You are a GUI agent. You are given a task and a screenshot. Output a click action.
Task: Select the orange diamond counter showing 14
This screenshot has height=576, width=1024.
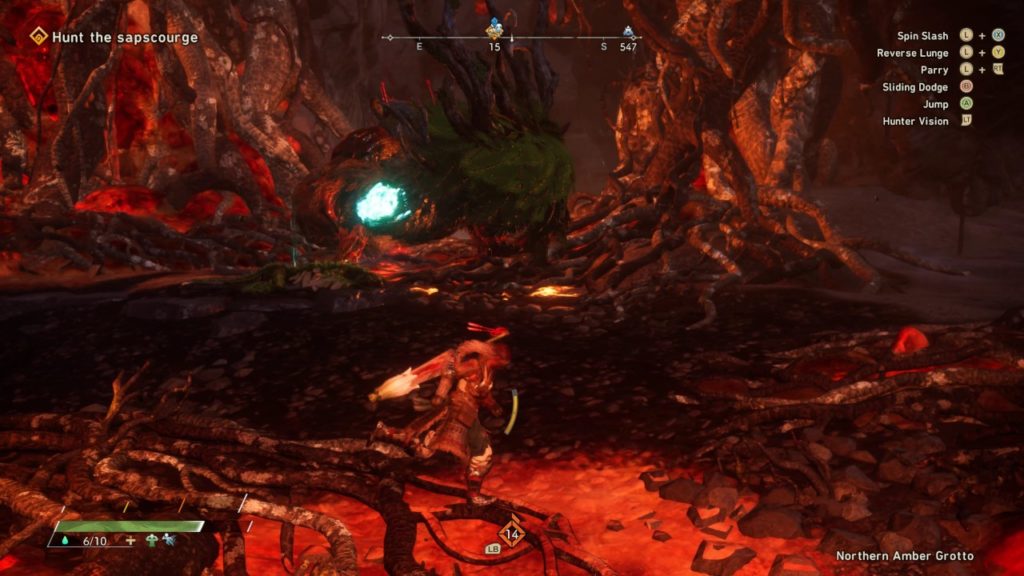pyautogui.click(x=512, y=531)
